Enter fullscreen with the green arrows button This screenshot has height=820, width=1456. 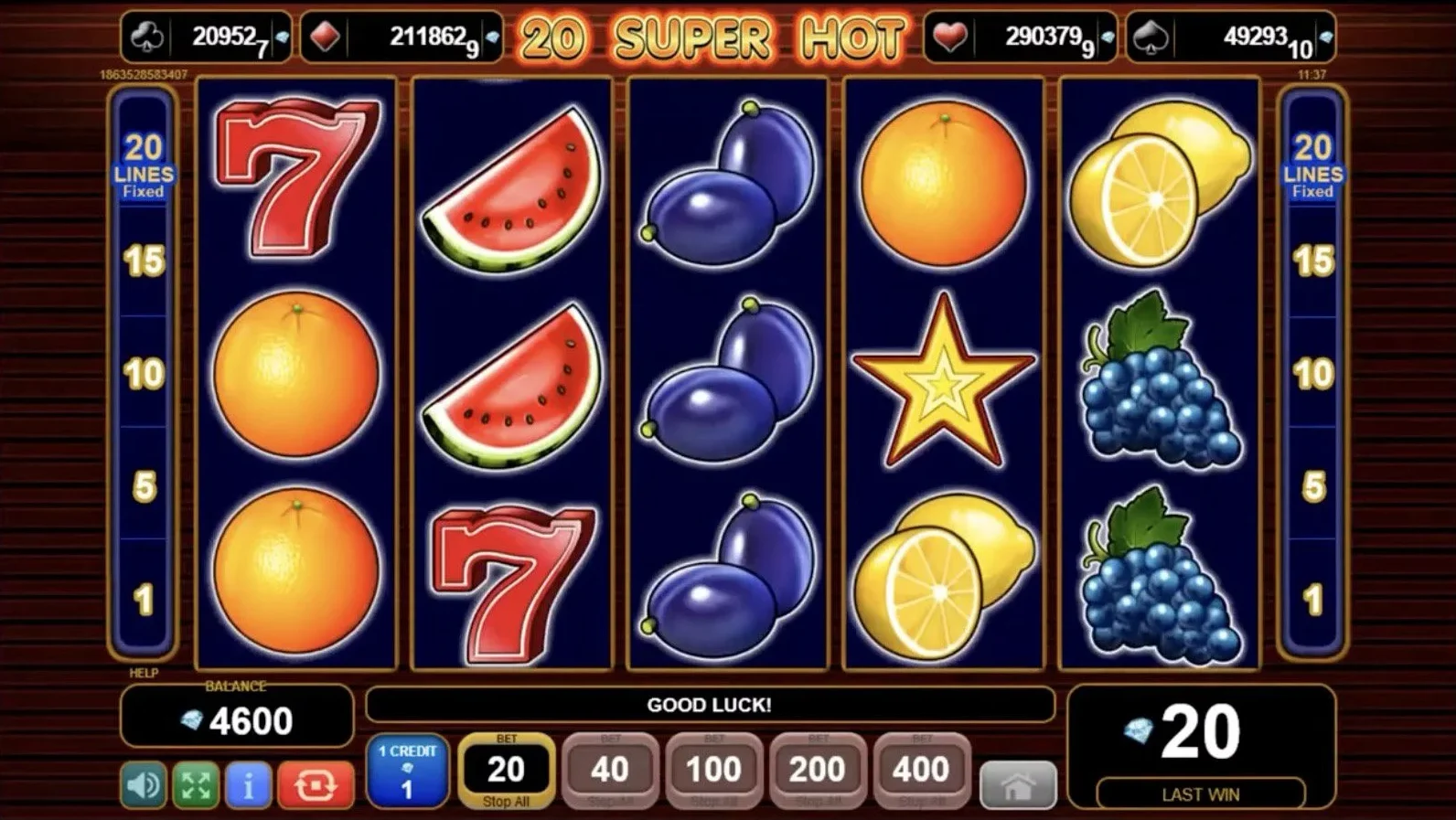click(196, 784)
